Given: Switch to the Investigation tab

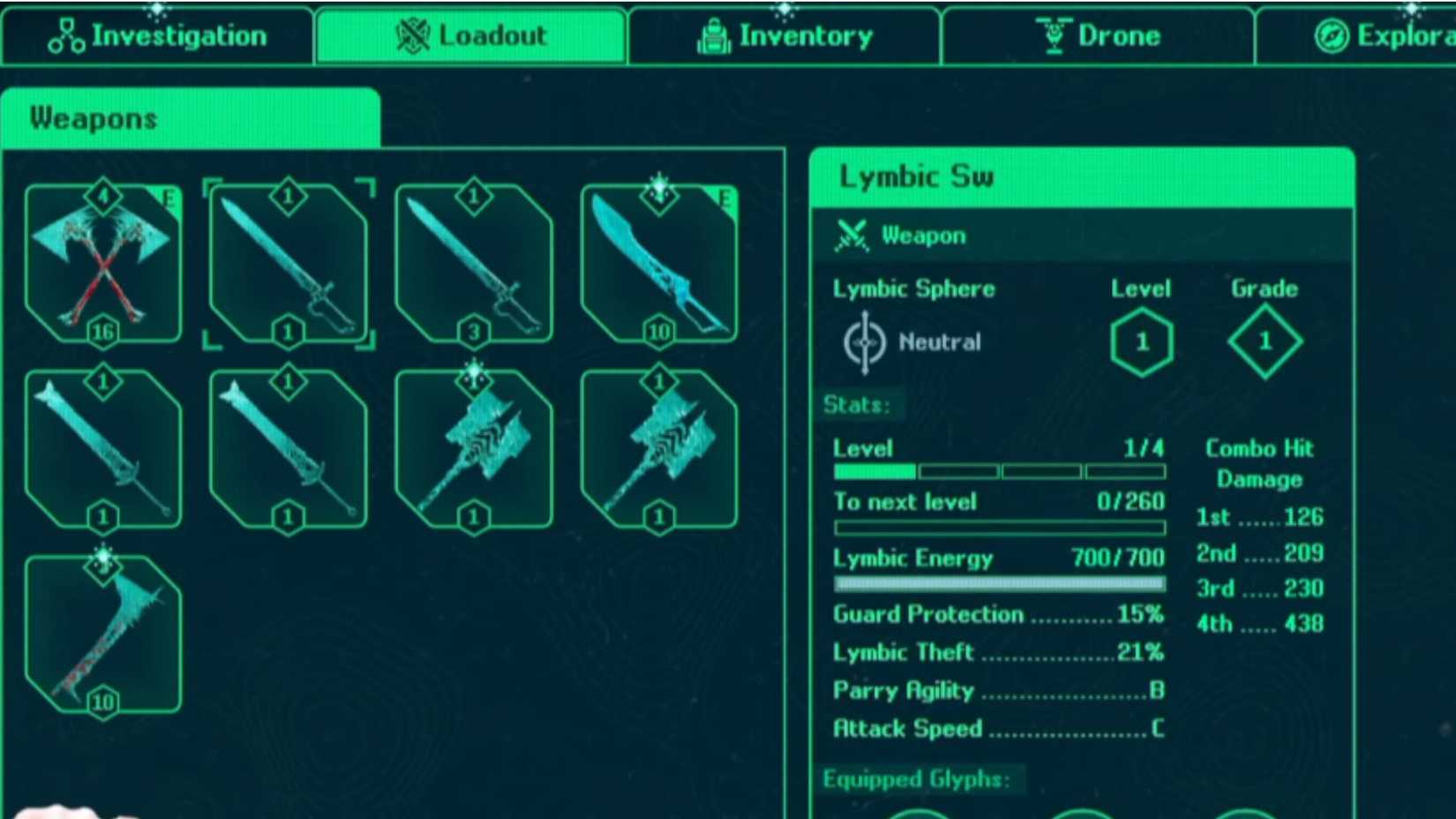Looking at the screenshot, I should pos(157,36).
